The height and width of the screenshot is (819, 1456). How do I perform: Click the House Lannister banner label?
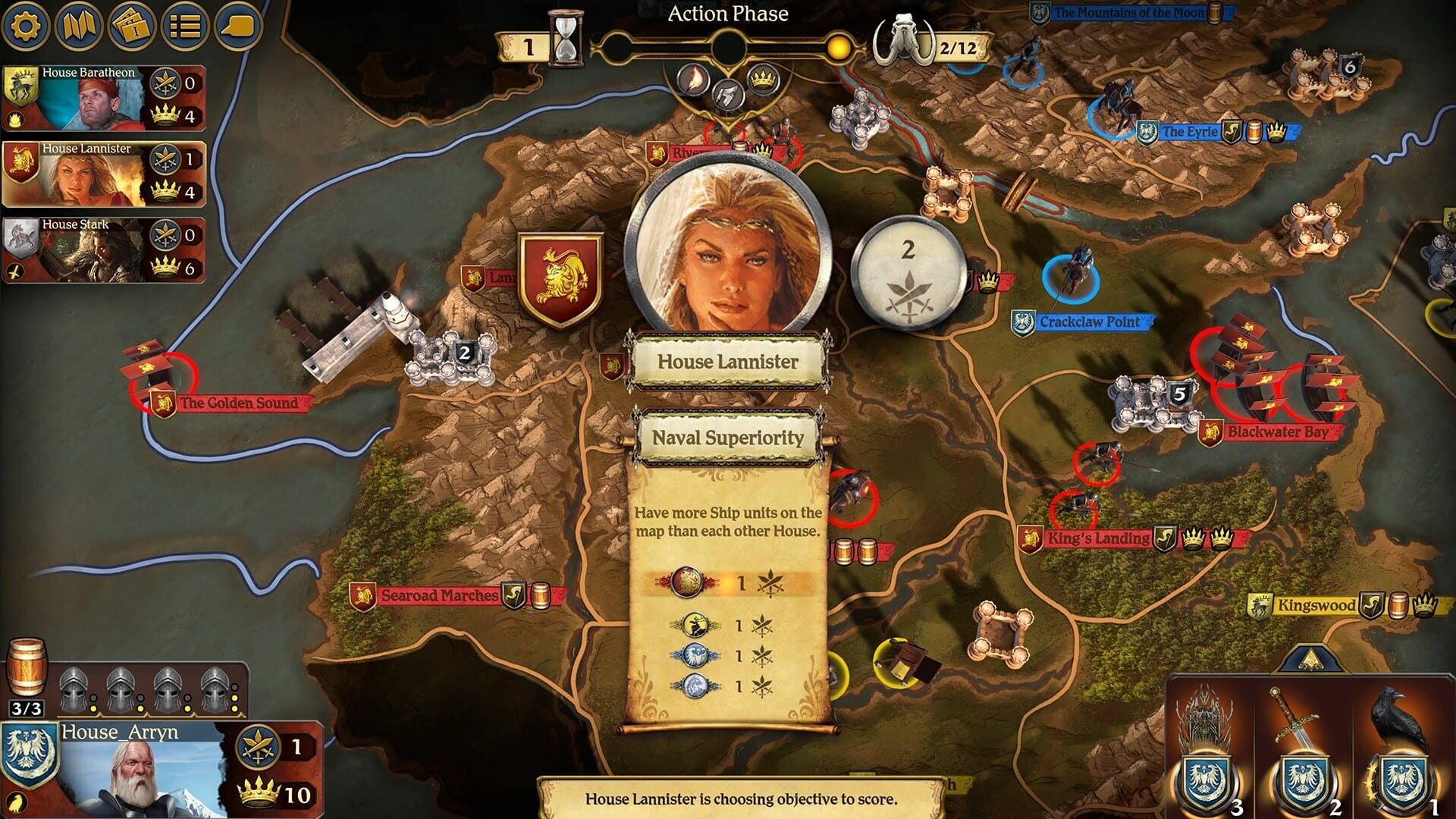coord(729,362)
